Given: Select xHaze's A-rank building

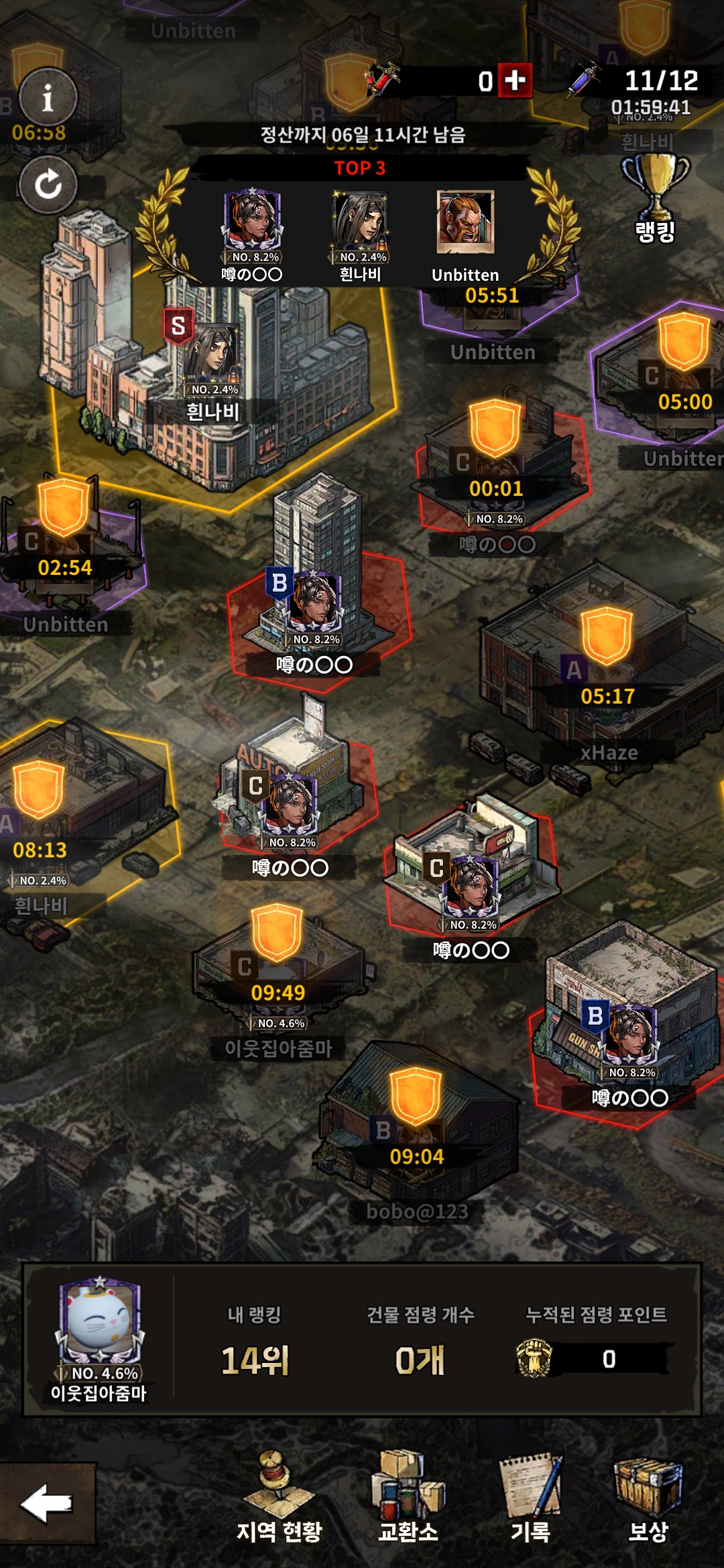Looking at the screenshot, I should [603, 670].
